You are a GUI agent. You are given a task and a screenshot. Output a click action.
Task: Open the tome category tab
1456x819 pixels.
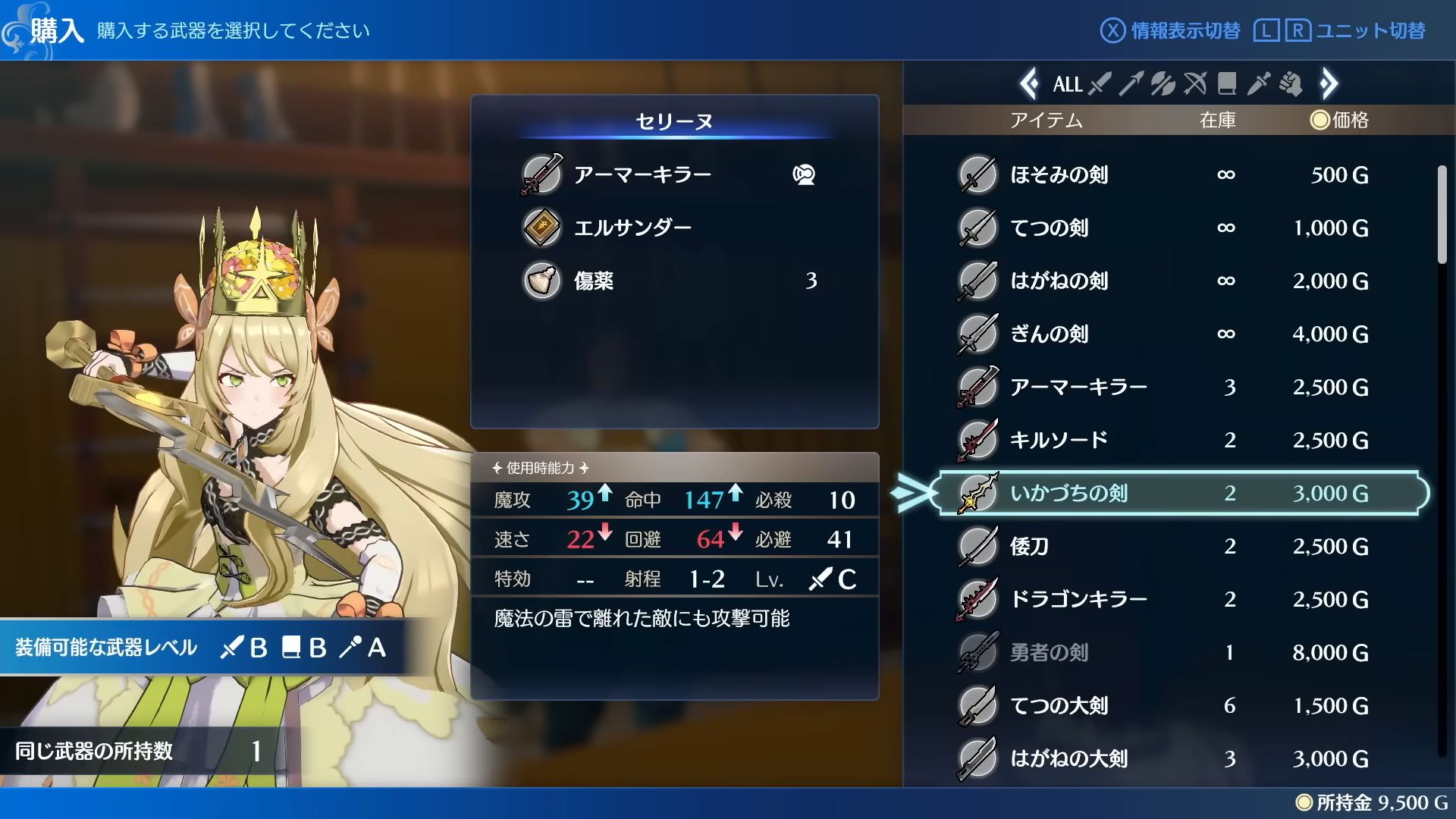coord(1227,84)
